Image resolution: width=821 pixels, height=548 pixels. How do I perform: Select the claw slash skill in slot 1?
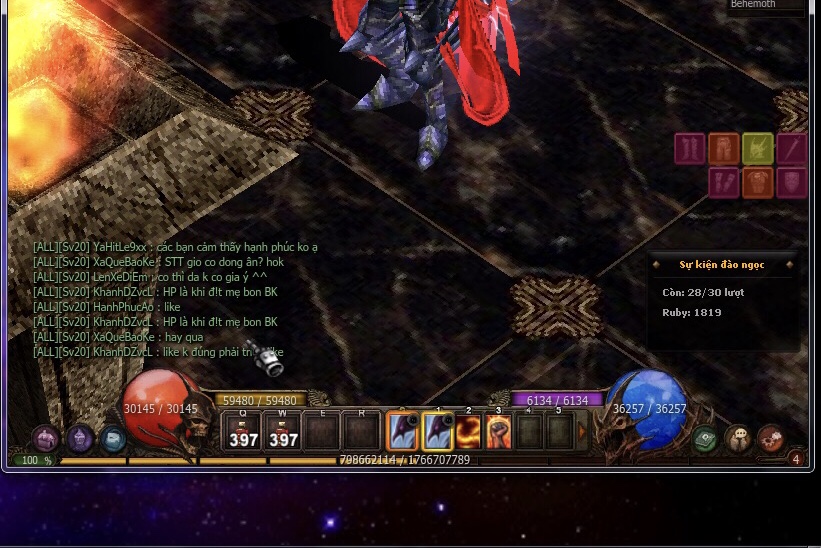coord(438,432)
